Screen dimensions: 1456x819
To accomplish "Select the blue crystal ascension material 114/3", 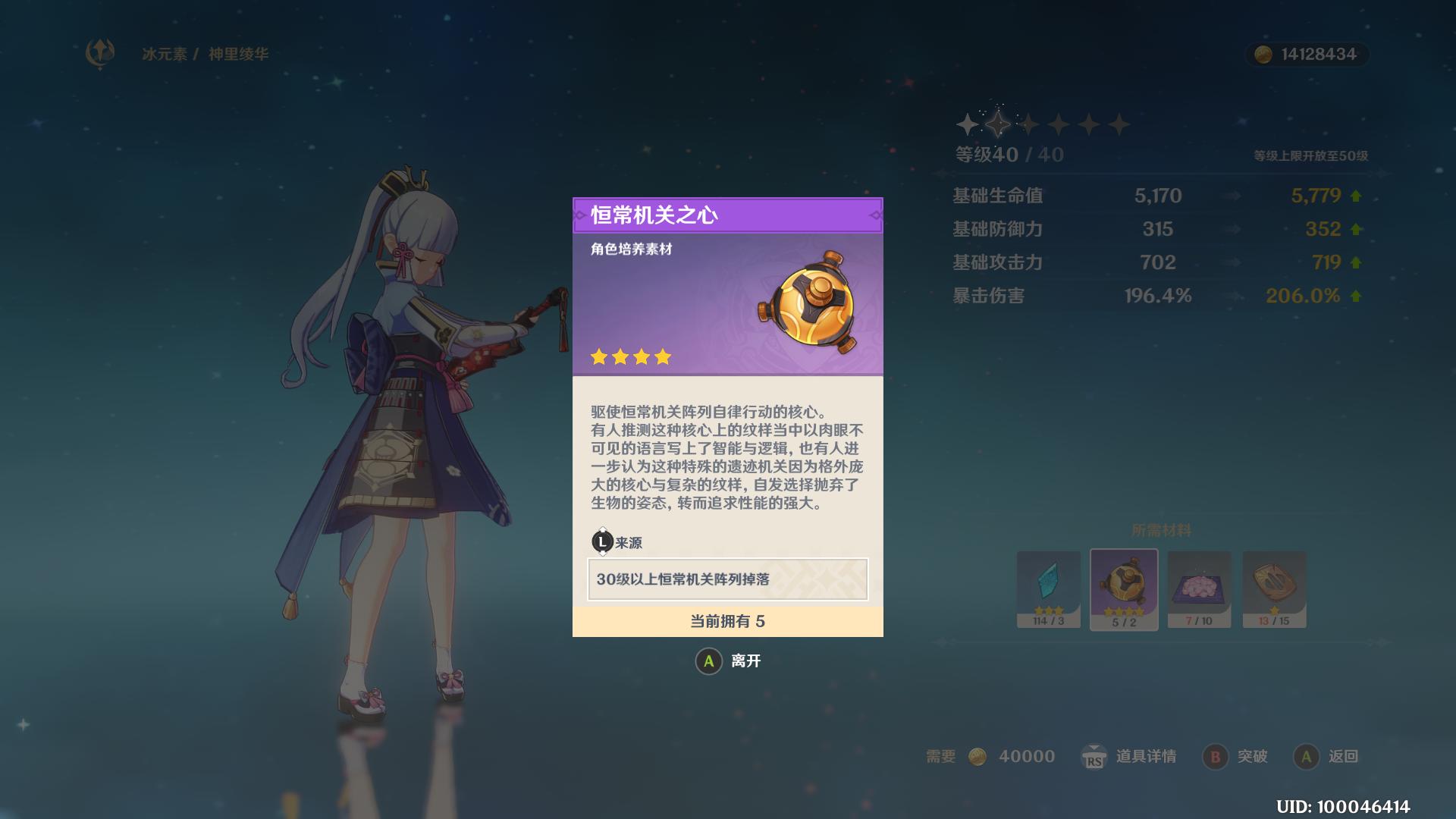I will [x=1048, y=590].
